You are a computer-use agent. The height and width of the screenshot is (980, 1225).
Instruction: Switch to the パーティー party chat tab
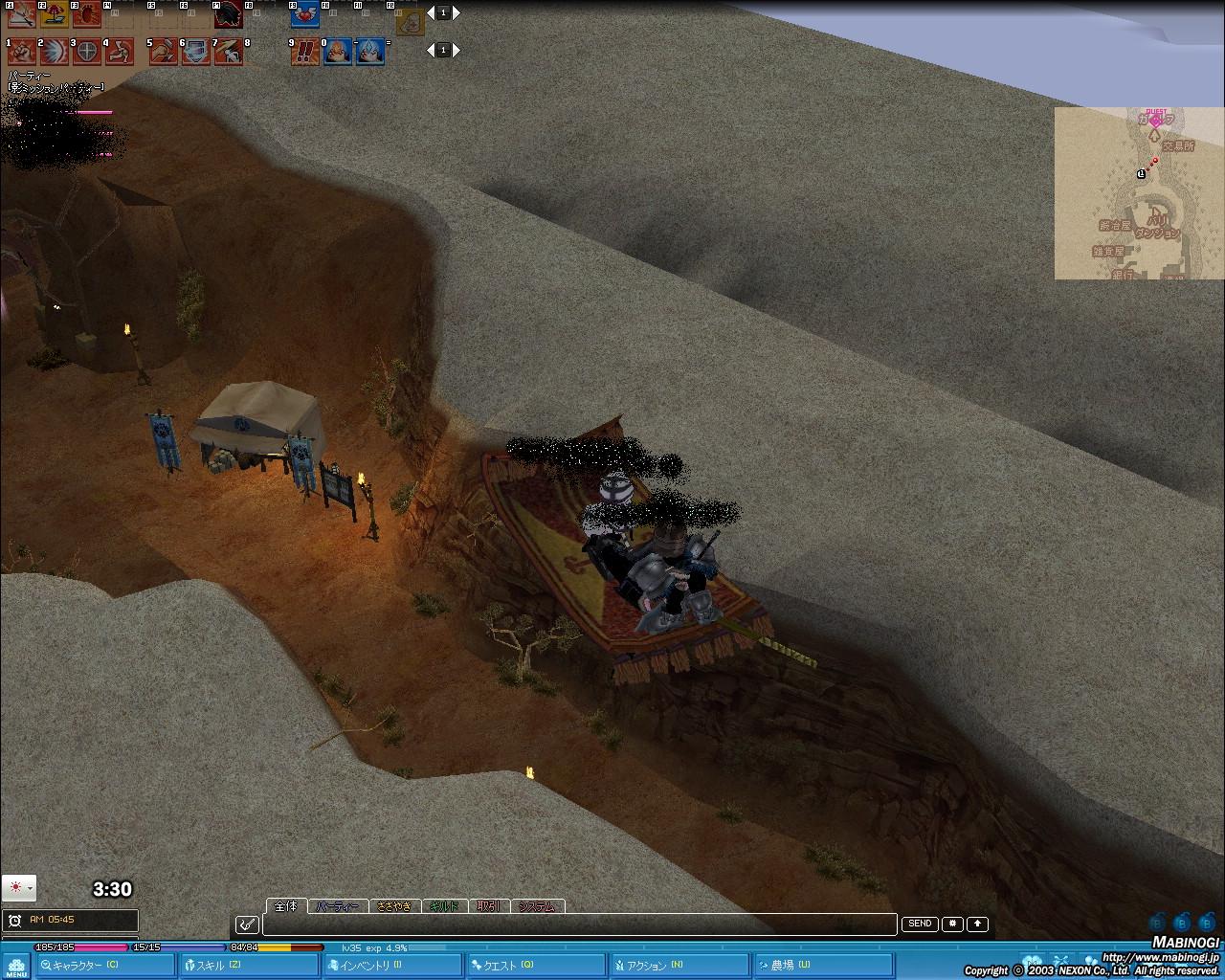[x=338, y=906]
